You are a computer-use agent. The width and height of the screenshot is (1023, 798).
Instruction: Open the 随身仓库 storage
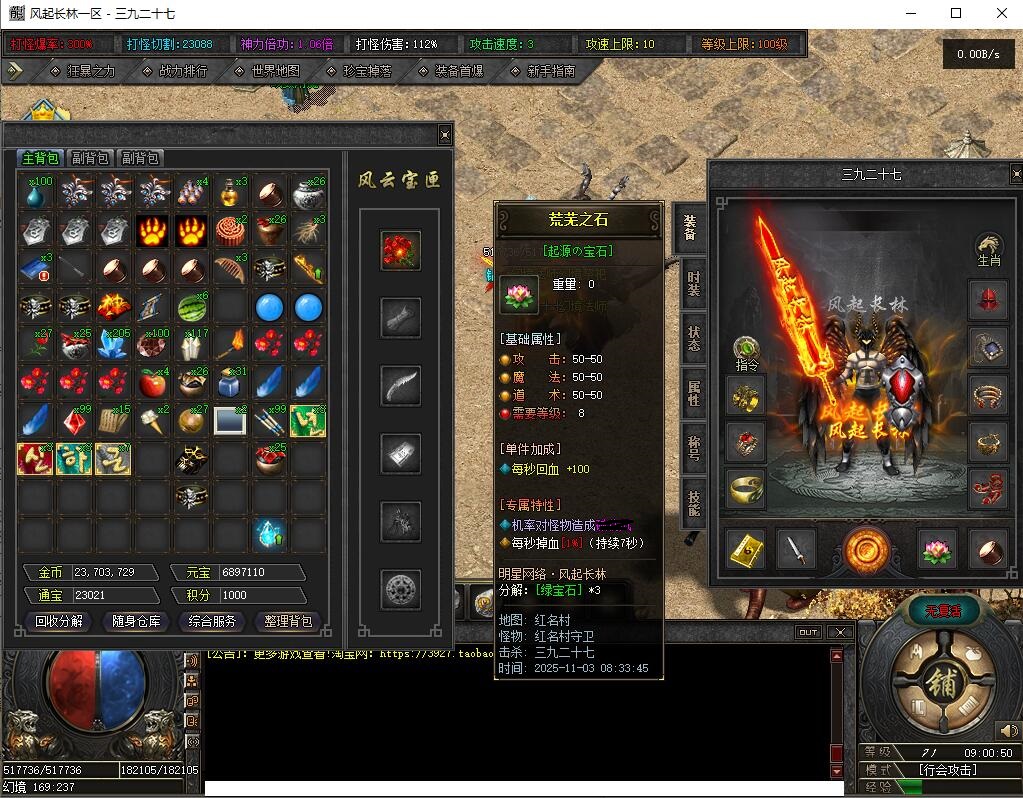(136, 621)
